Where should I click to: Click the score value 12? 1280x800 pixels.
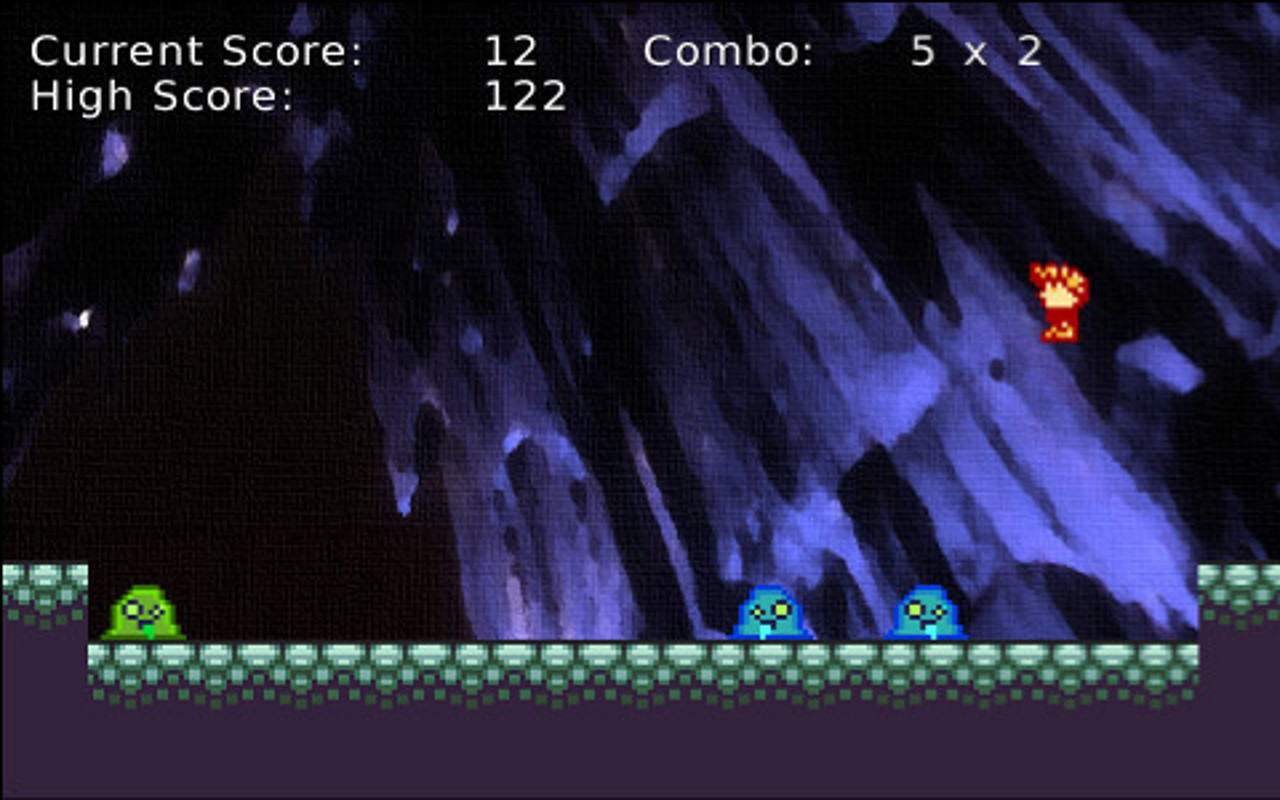click(510, 48)
